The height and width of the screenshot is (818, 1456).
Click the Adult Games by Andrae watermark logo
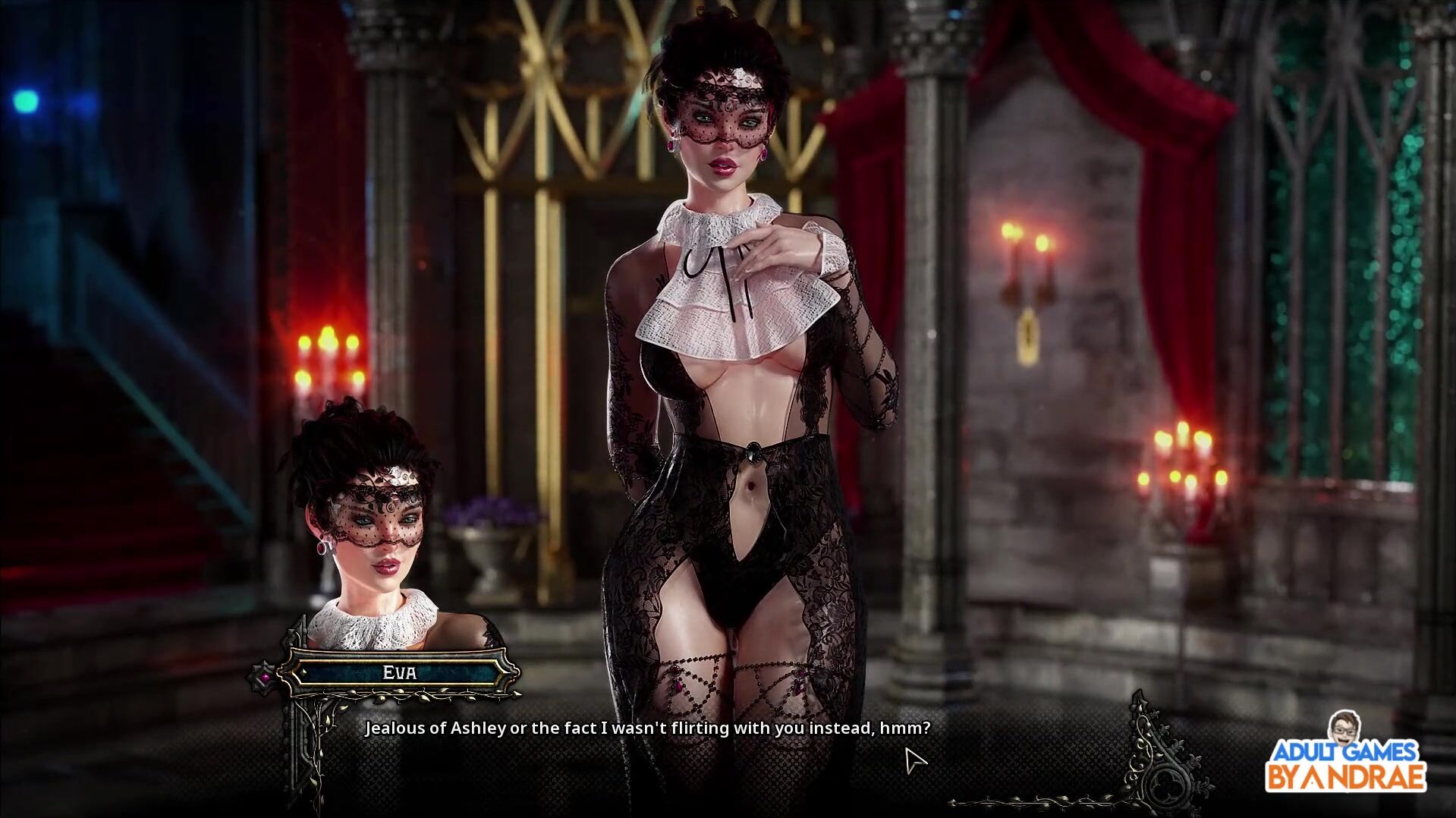click(1345, 759)
